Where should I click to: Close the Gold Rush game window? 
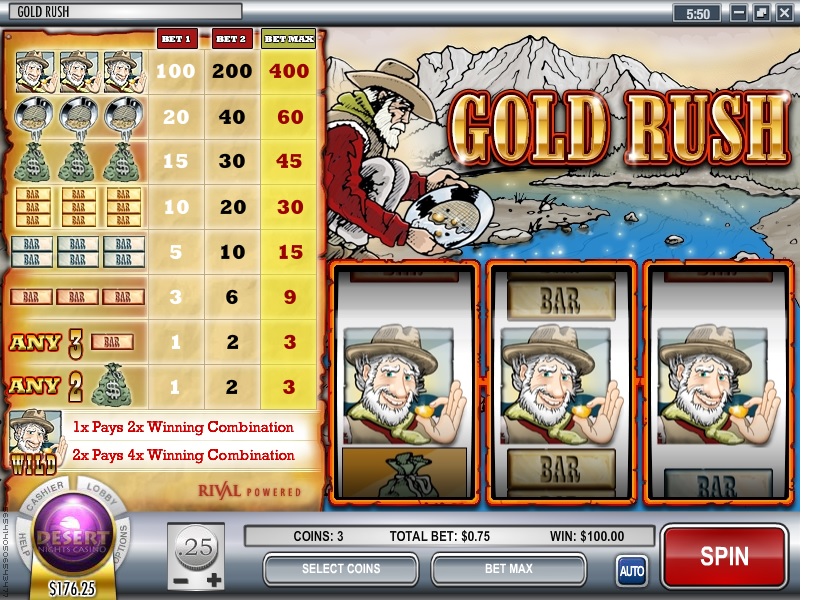(785, 13)
